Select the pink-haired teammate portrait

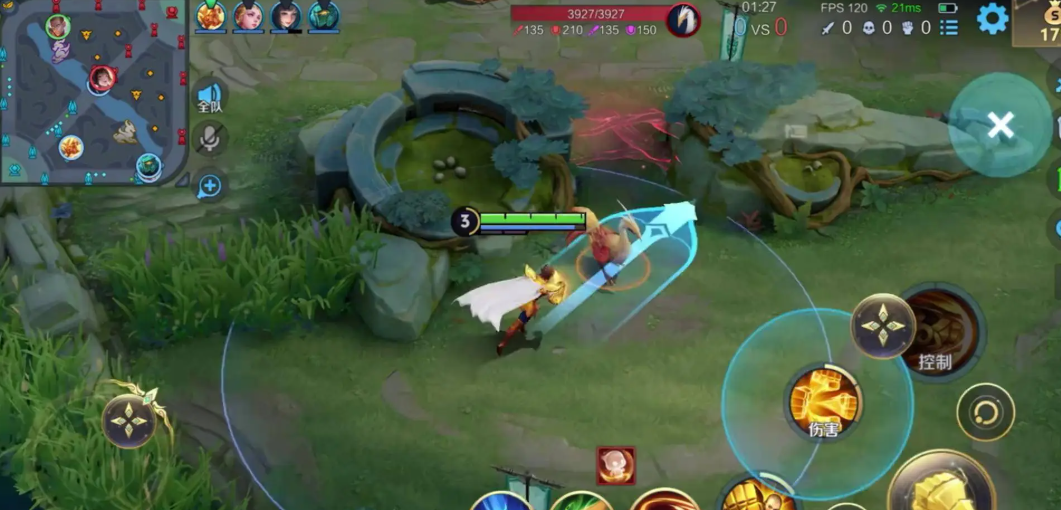[x=248, y=16]
